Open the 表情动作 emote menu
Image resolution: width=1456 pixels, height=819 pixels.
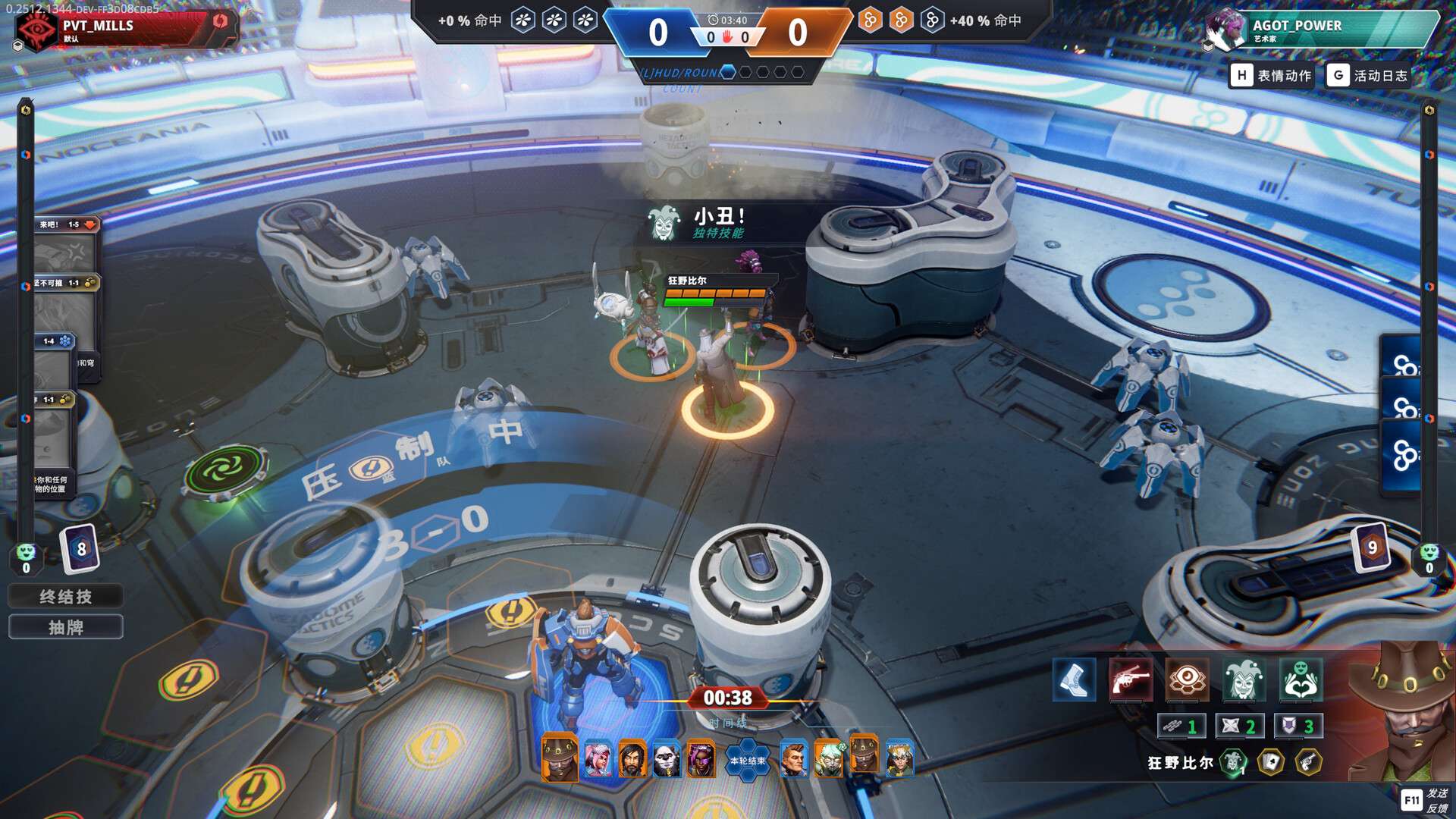(x=1272, y=75)
